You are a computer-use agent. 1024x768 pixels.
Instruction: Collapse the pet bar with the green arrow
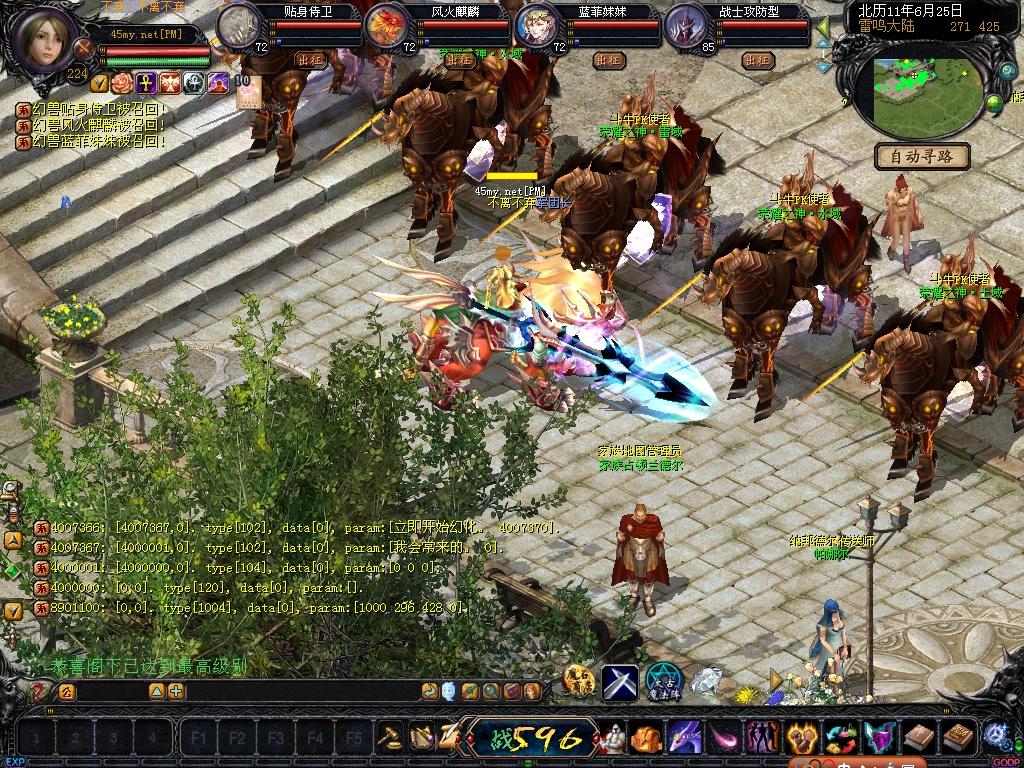coord(824,27)
